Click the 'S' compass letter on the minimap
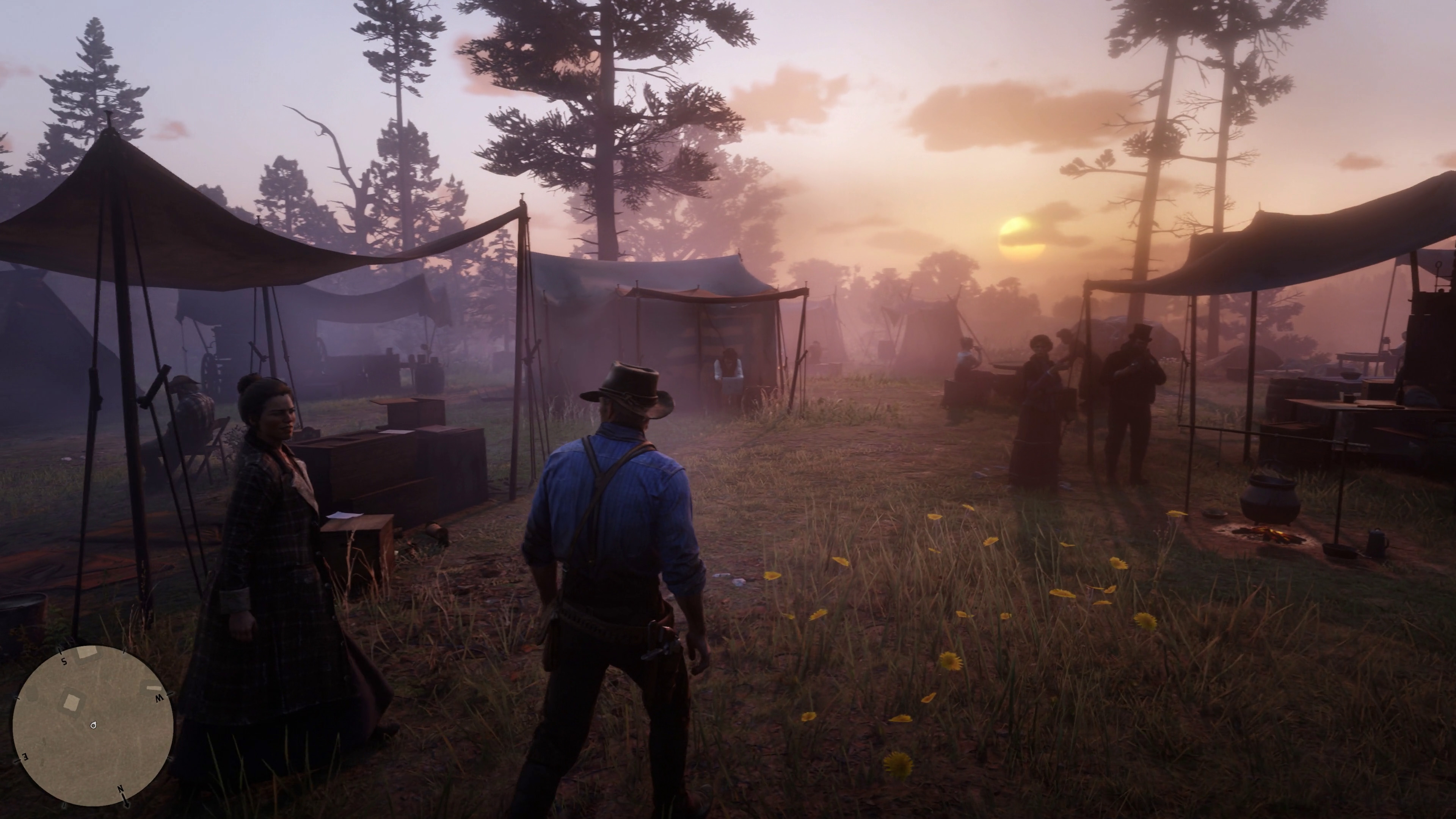This screenshot has width=1456, height=819. pyautogui.click(x=64, y=661)
